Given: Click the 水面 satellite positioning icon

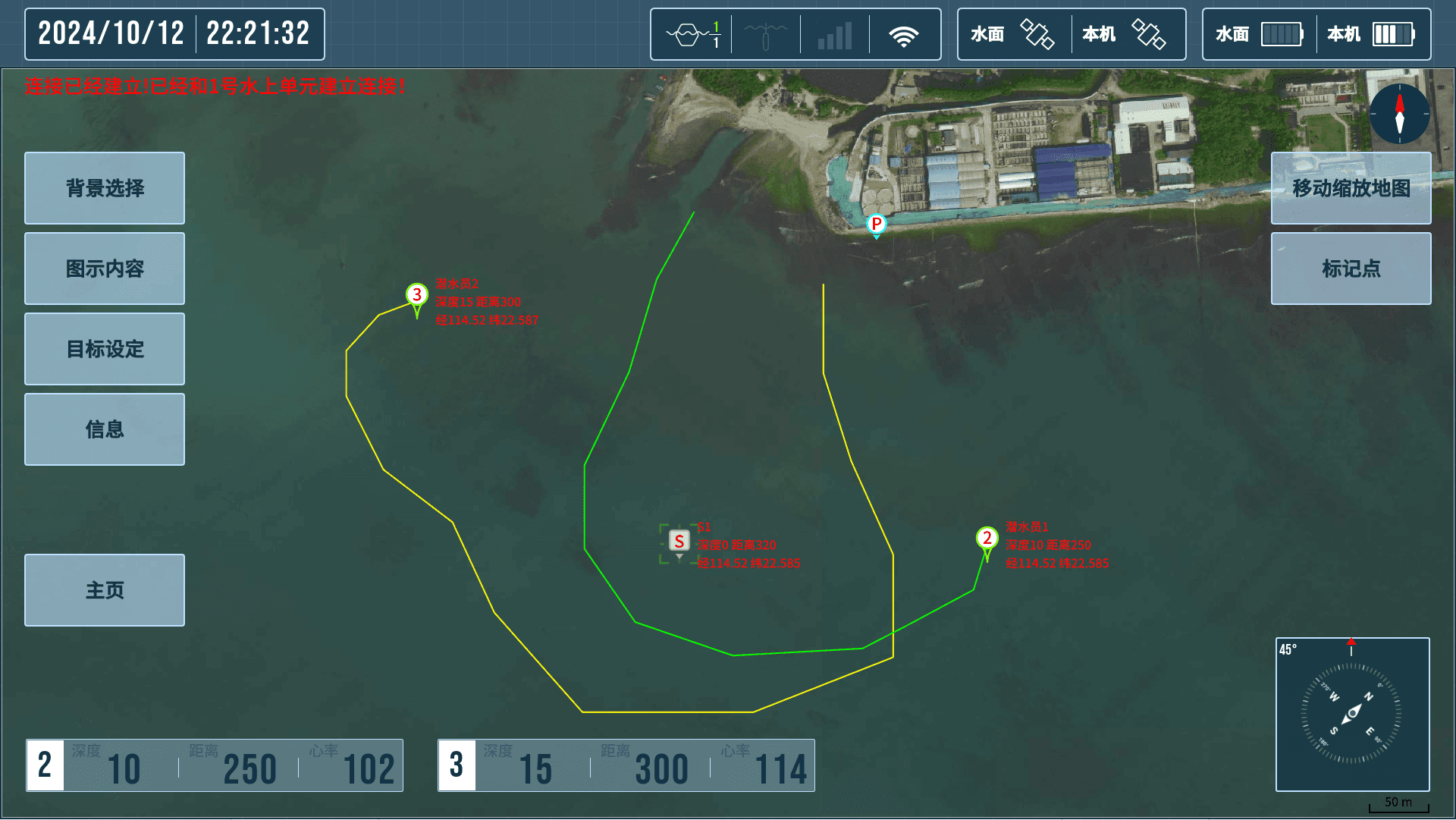Looking at the screenshot, I should pos(1037,33).
